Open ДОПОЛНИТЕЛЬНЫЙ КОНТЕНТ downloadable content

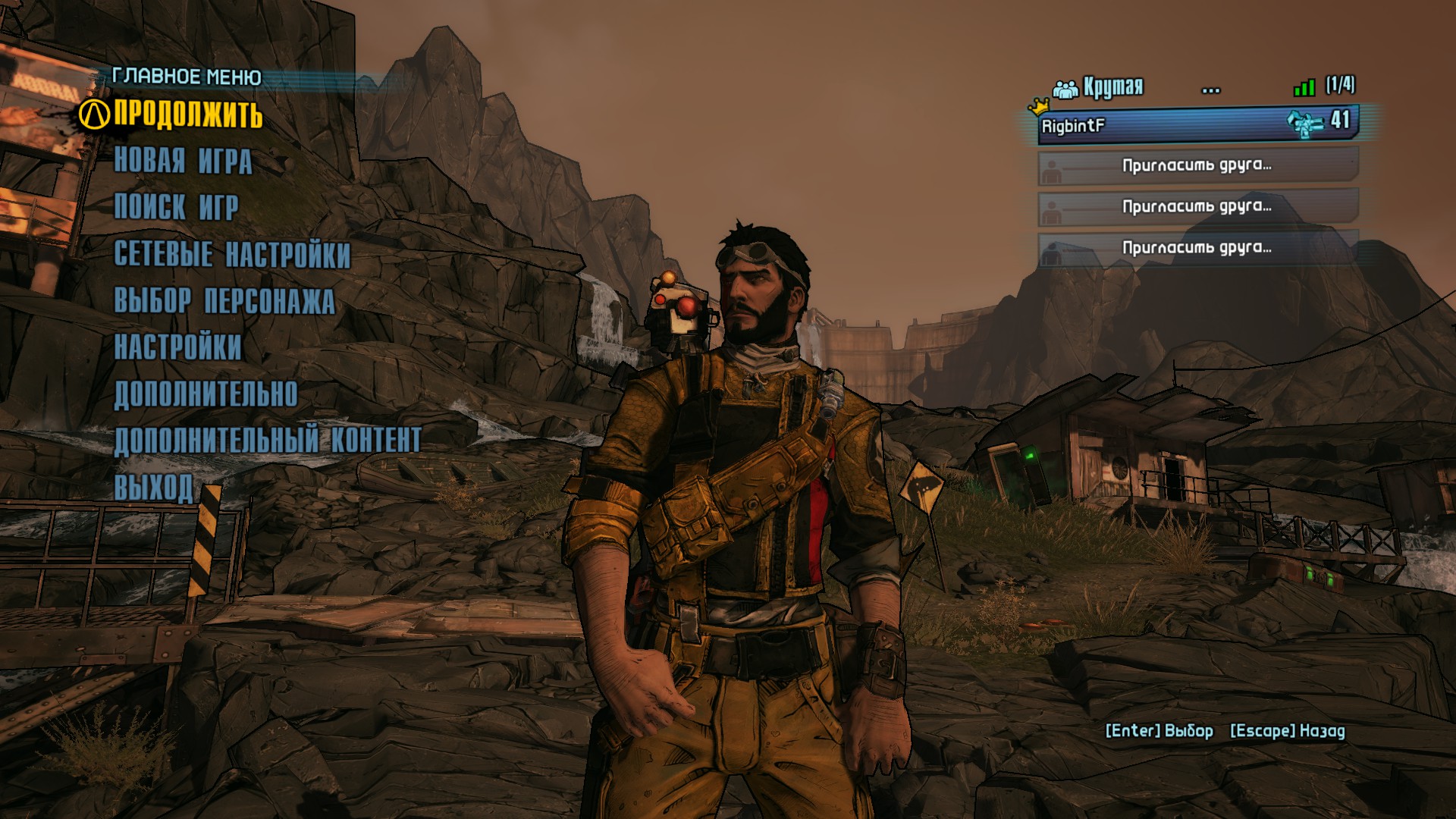pos(267,441)
